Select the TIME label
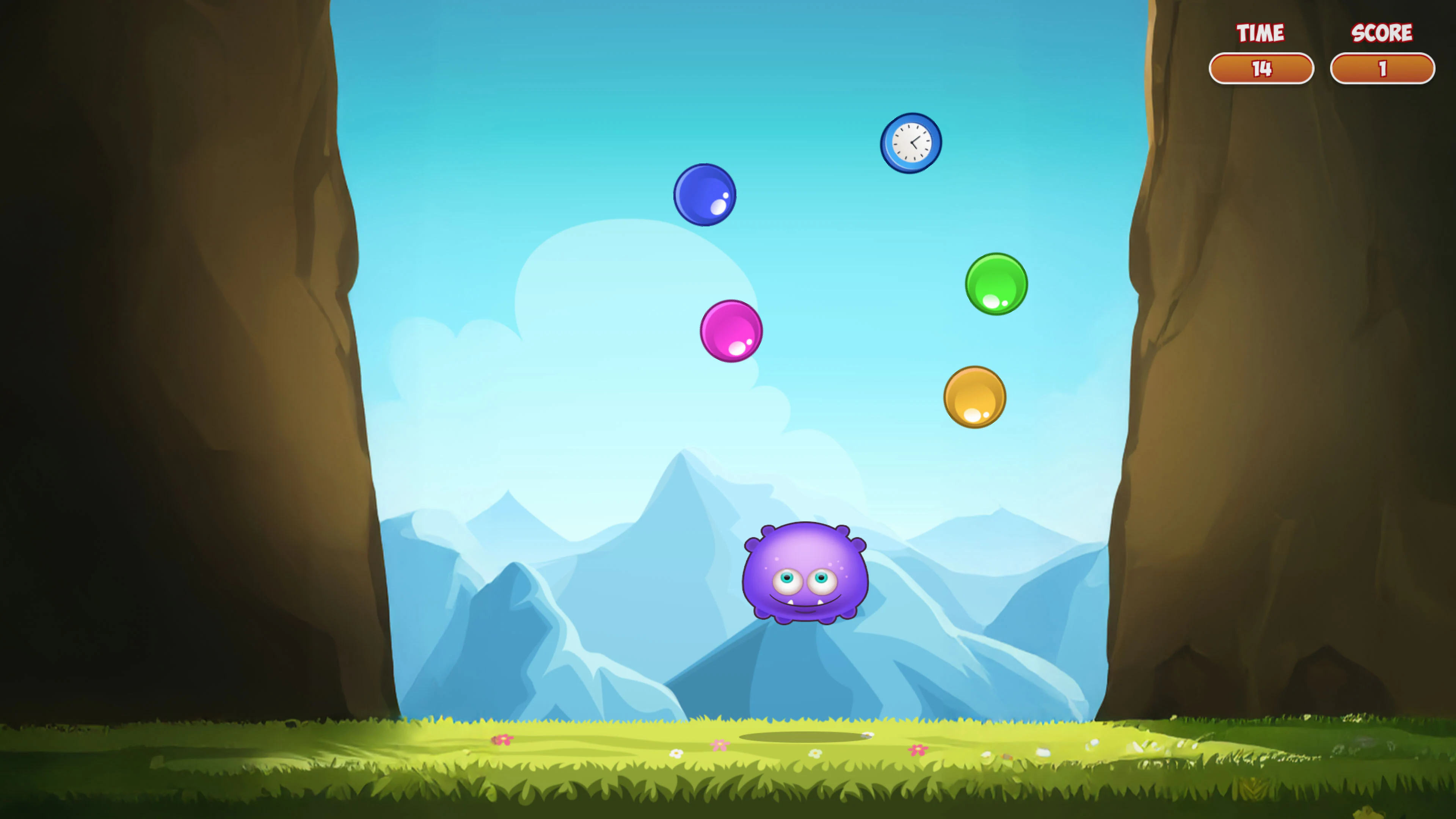The height and width of the screenshot is (819, 1456). coord(1260,32)
